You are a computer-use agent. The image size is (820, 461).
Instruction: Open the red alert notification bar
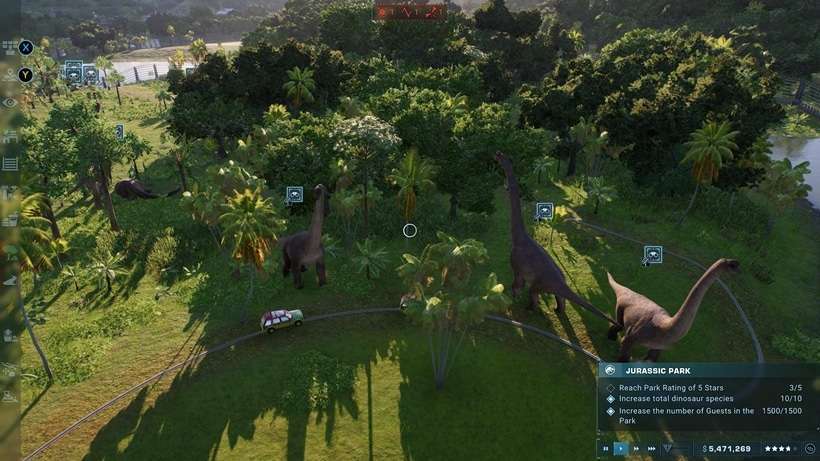[x=410, y=12]
